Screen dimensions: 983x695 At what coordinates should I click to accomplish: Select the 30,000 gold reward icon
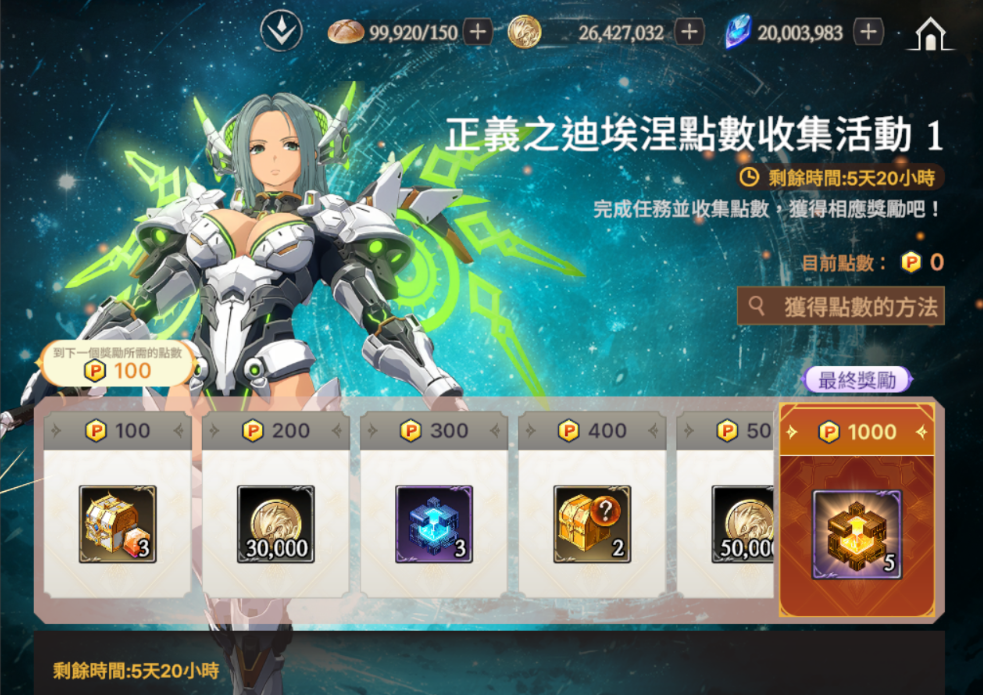tap(275, 524)
